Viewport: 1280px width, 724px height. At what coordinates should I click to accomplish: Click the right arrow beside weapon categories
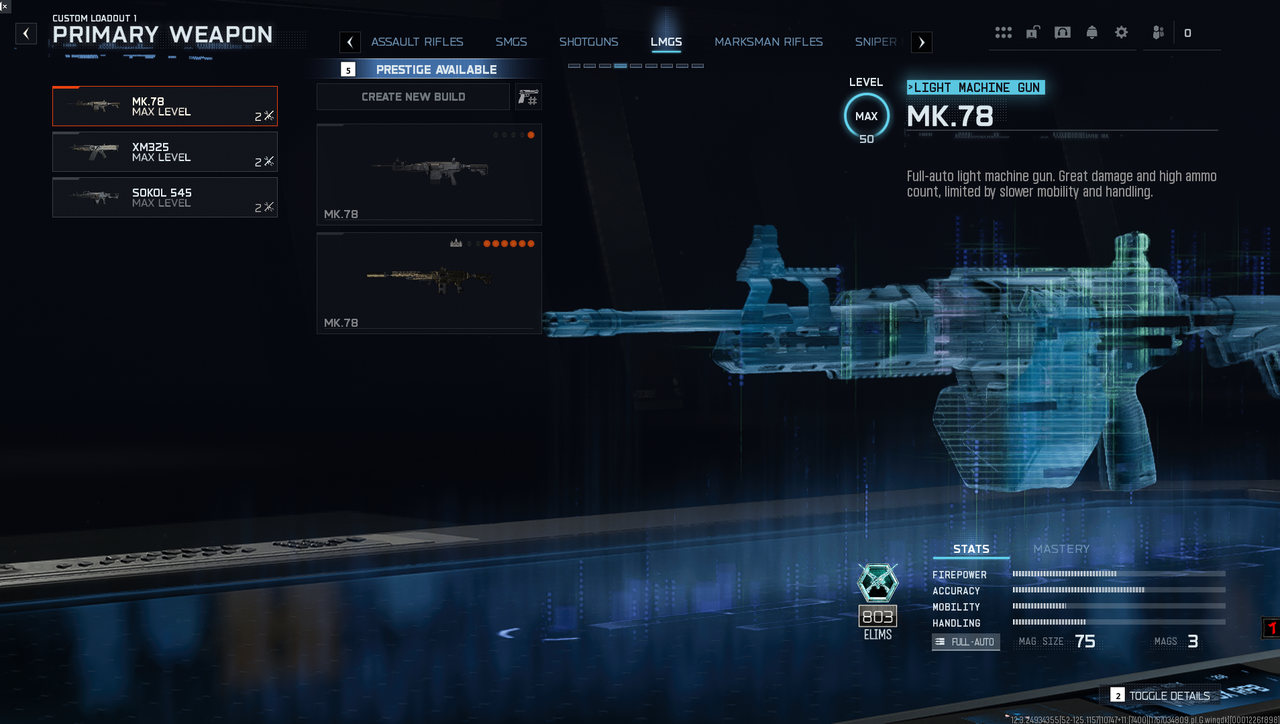pos(921,42)
